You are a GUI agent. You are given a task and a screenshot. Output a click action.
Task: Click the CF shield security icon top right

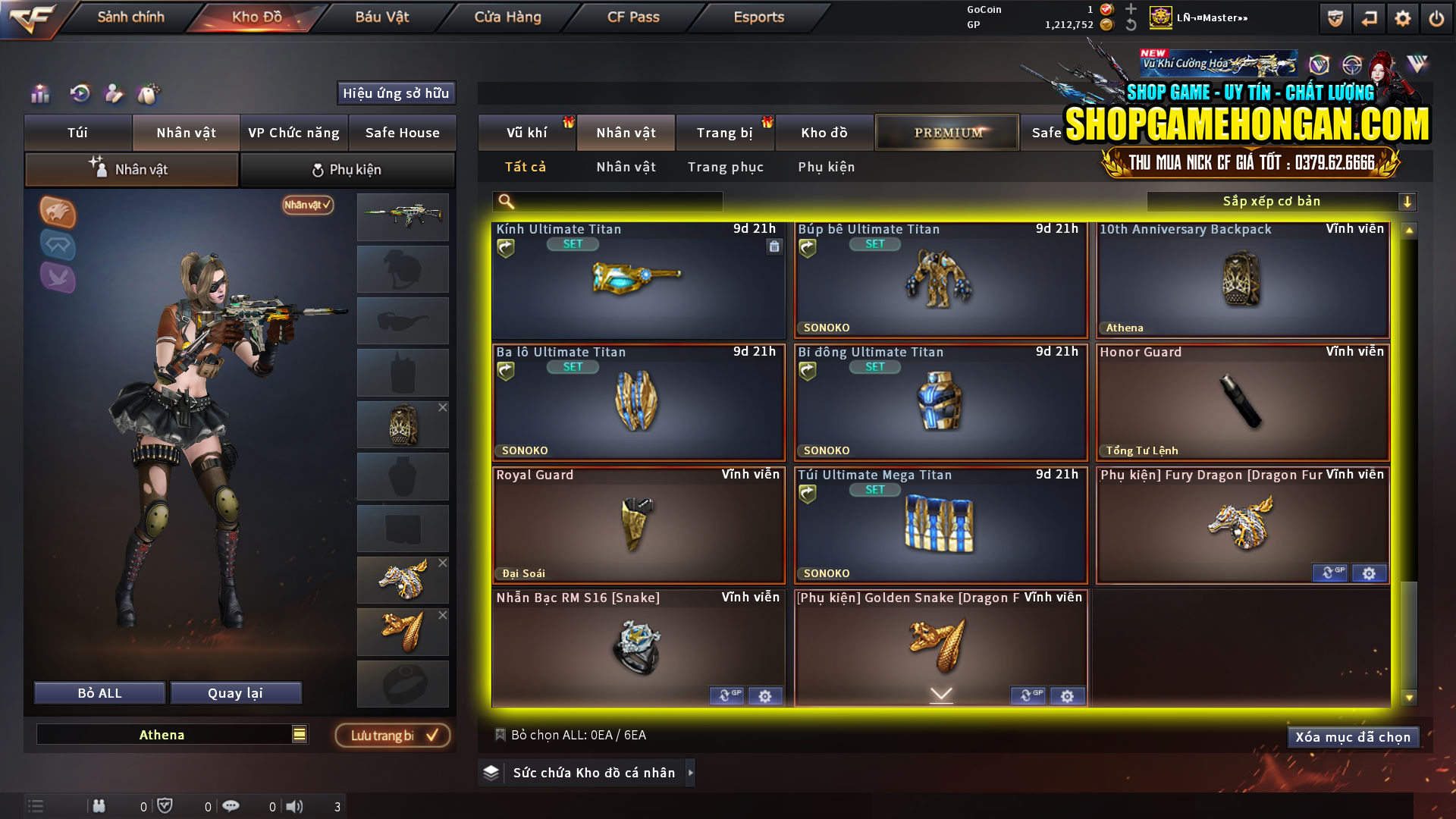click(1335, 17)
